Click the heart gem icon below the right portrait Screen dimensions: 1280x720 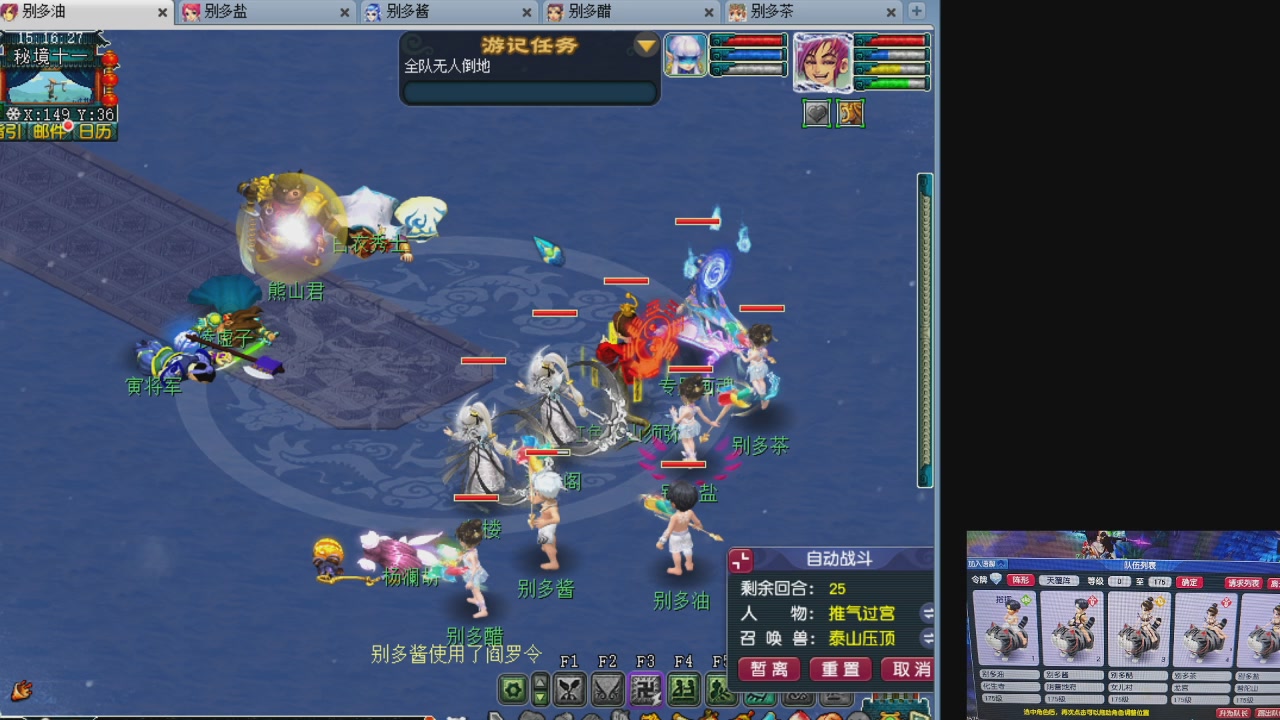tap(815, 114)
